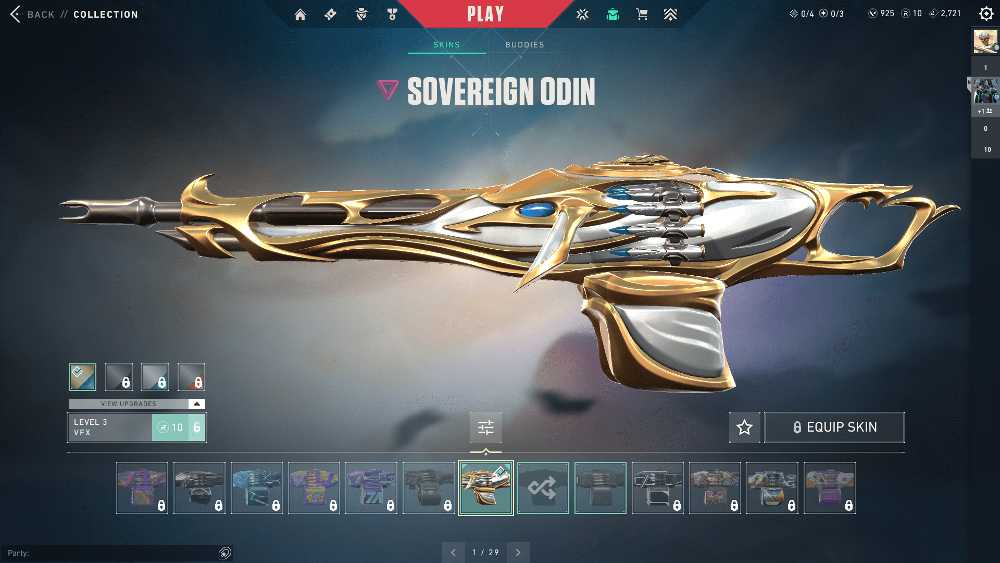Select the Sovereign Odin gold thumbnail
The image size is (1000, 563).
(486, 488)
